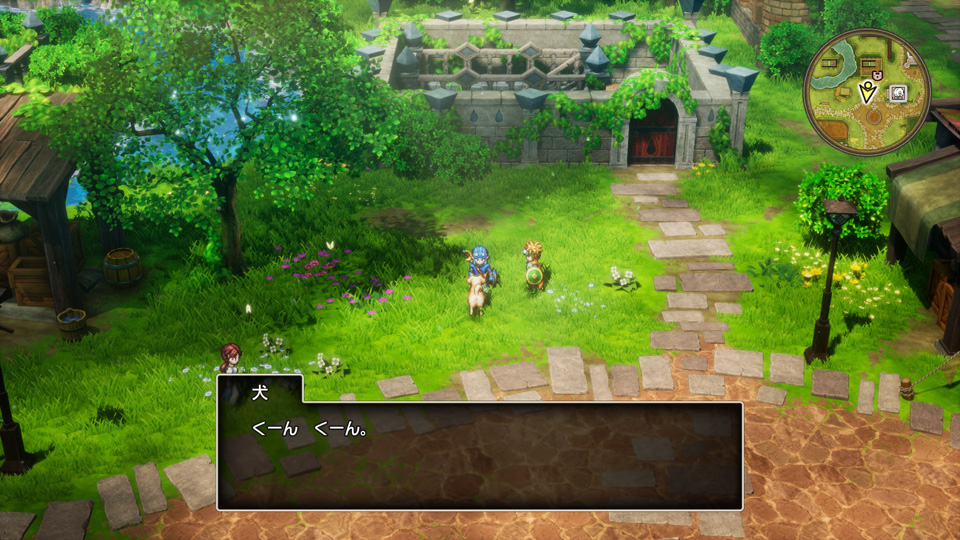Click the grey building marker on the minimap
The height and width of the screenshot is (540, 960).
click(898, 93)
